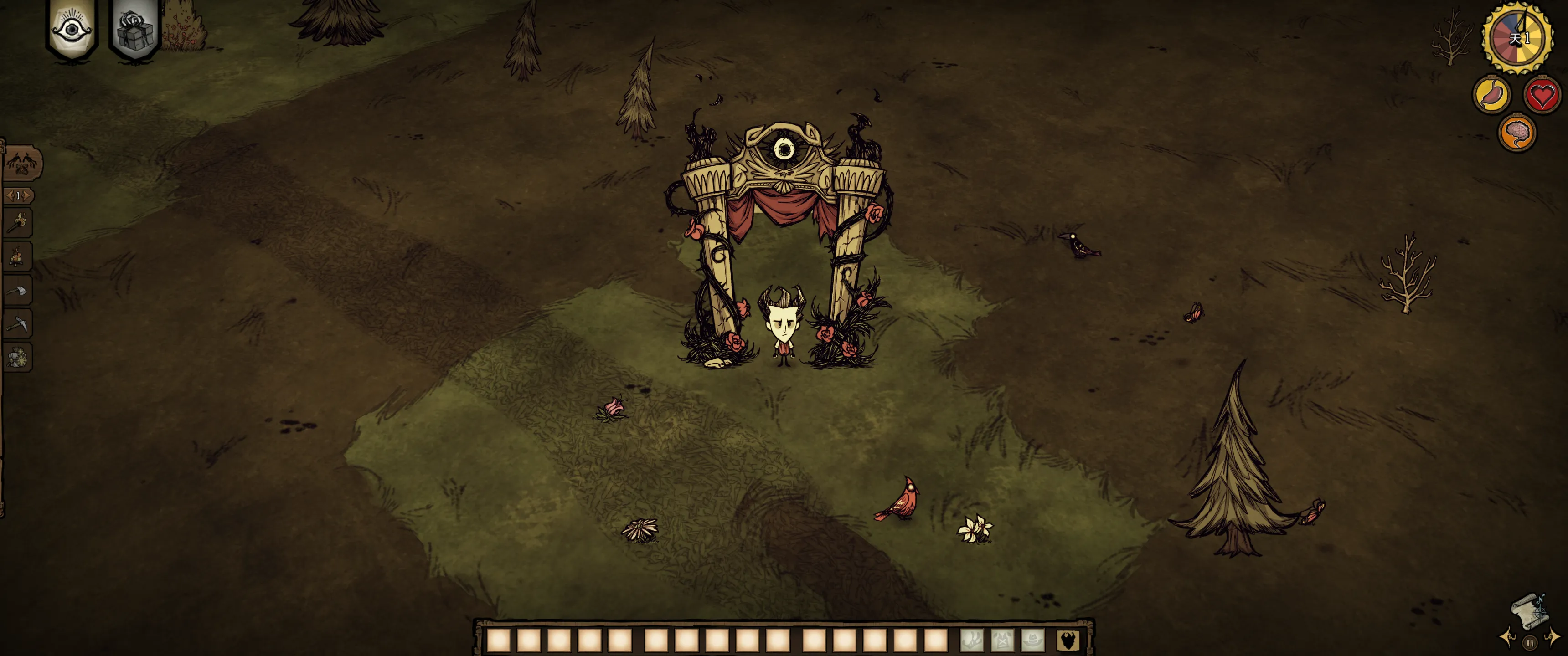Select the hat equipment slot
Viewport: 1568px width, 656px height.
pyautogui.click(x=1033, y=640)
